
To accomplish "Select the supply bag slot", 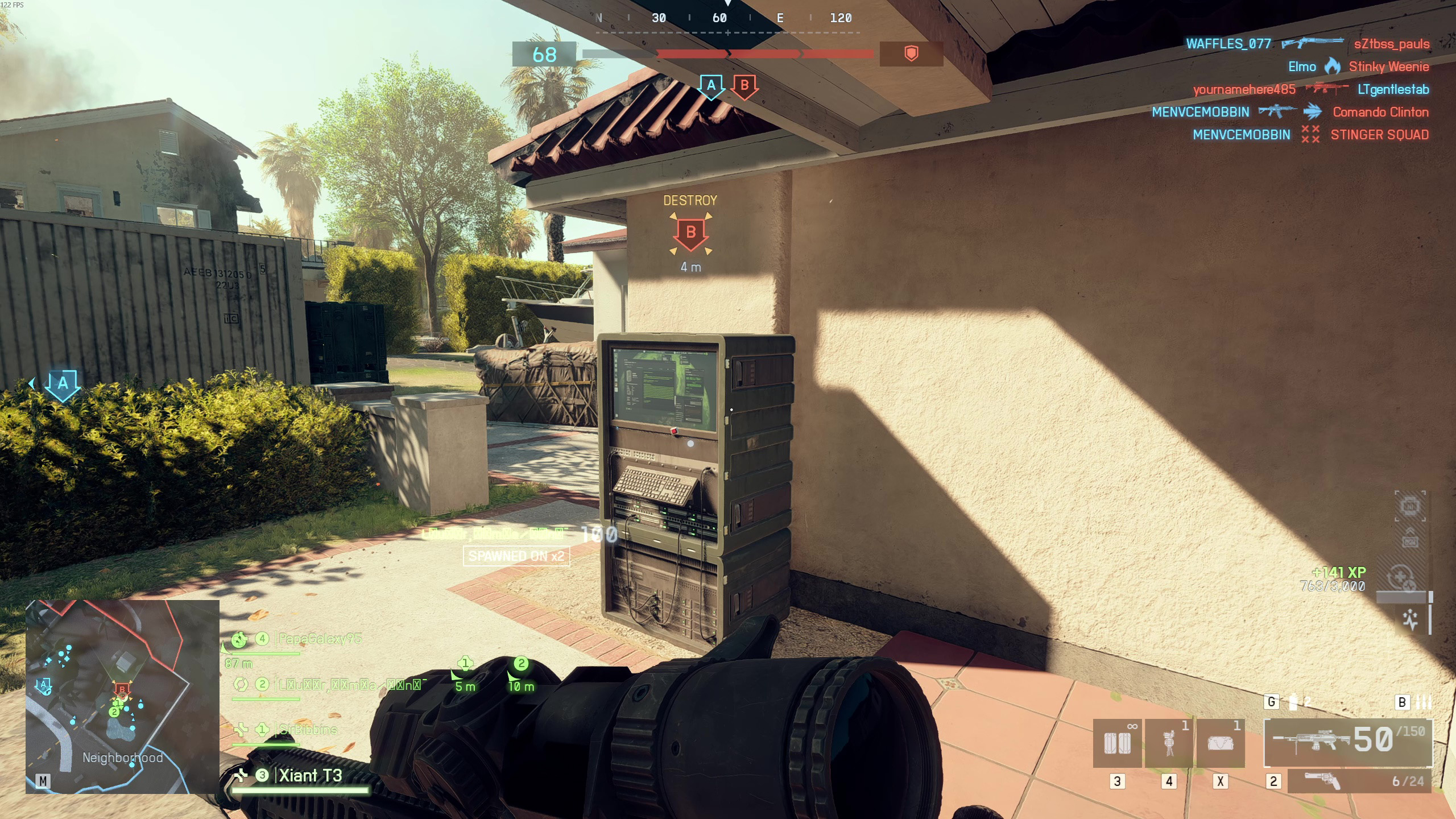I will coord(1221,743).
